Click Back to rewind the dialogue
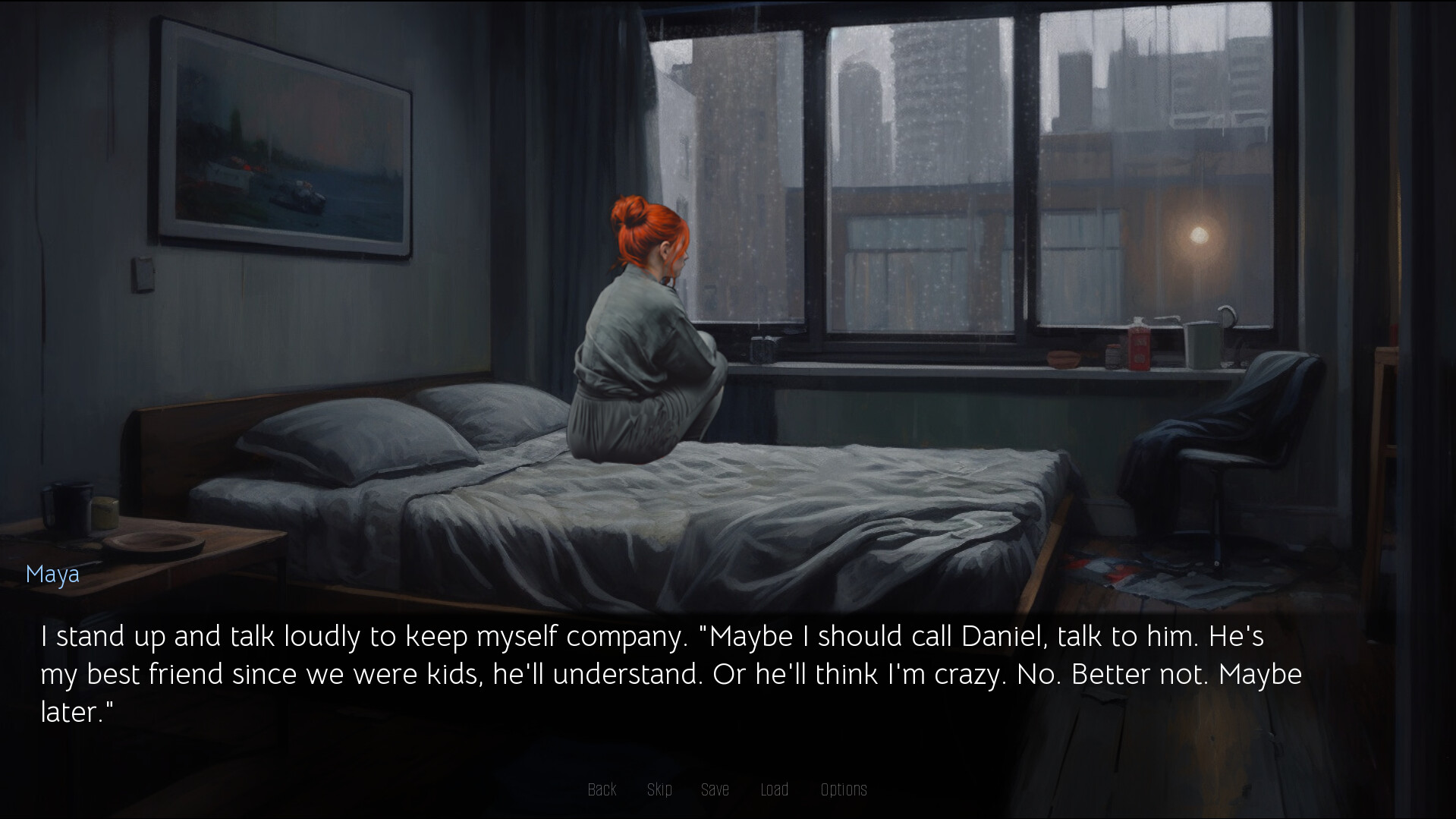The width and height of the screenshot is (1456, 819). (x=602, y=789)
